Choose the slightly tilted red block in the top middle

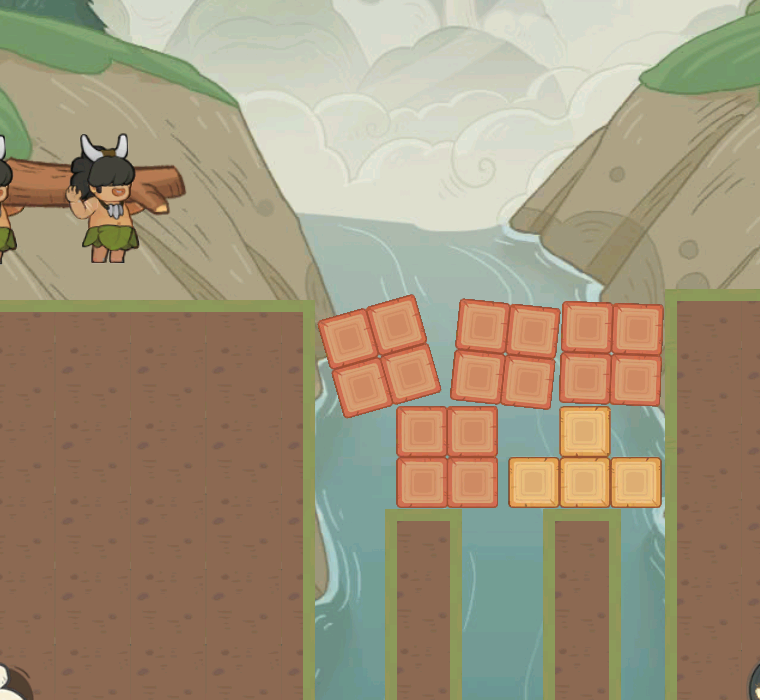505,353
